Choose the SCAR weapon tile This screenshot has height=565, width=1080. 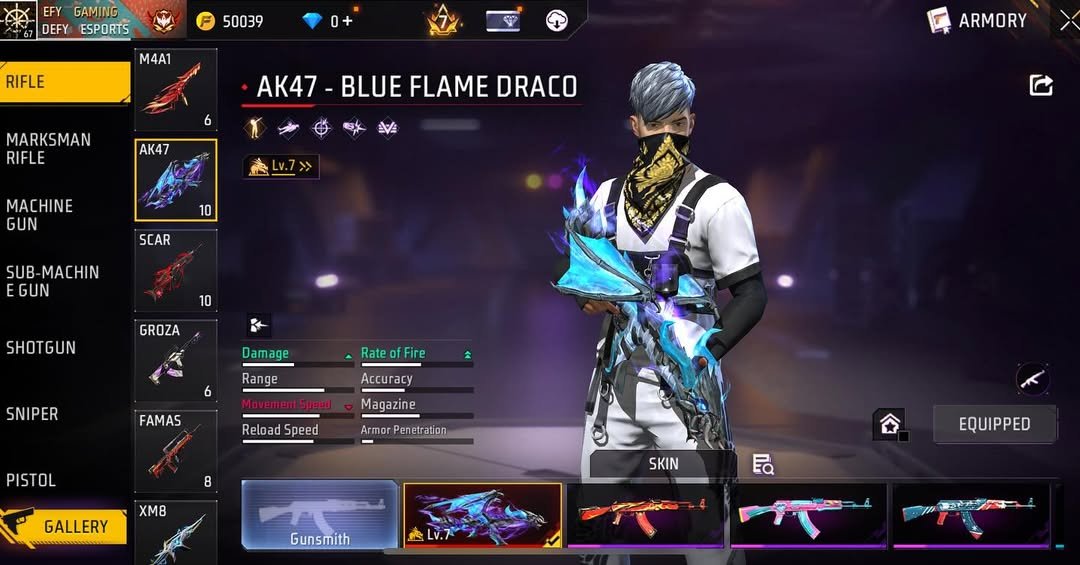pyautogui.click(x=176, y=270)
